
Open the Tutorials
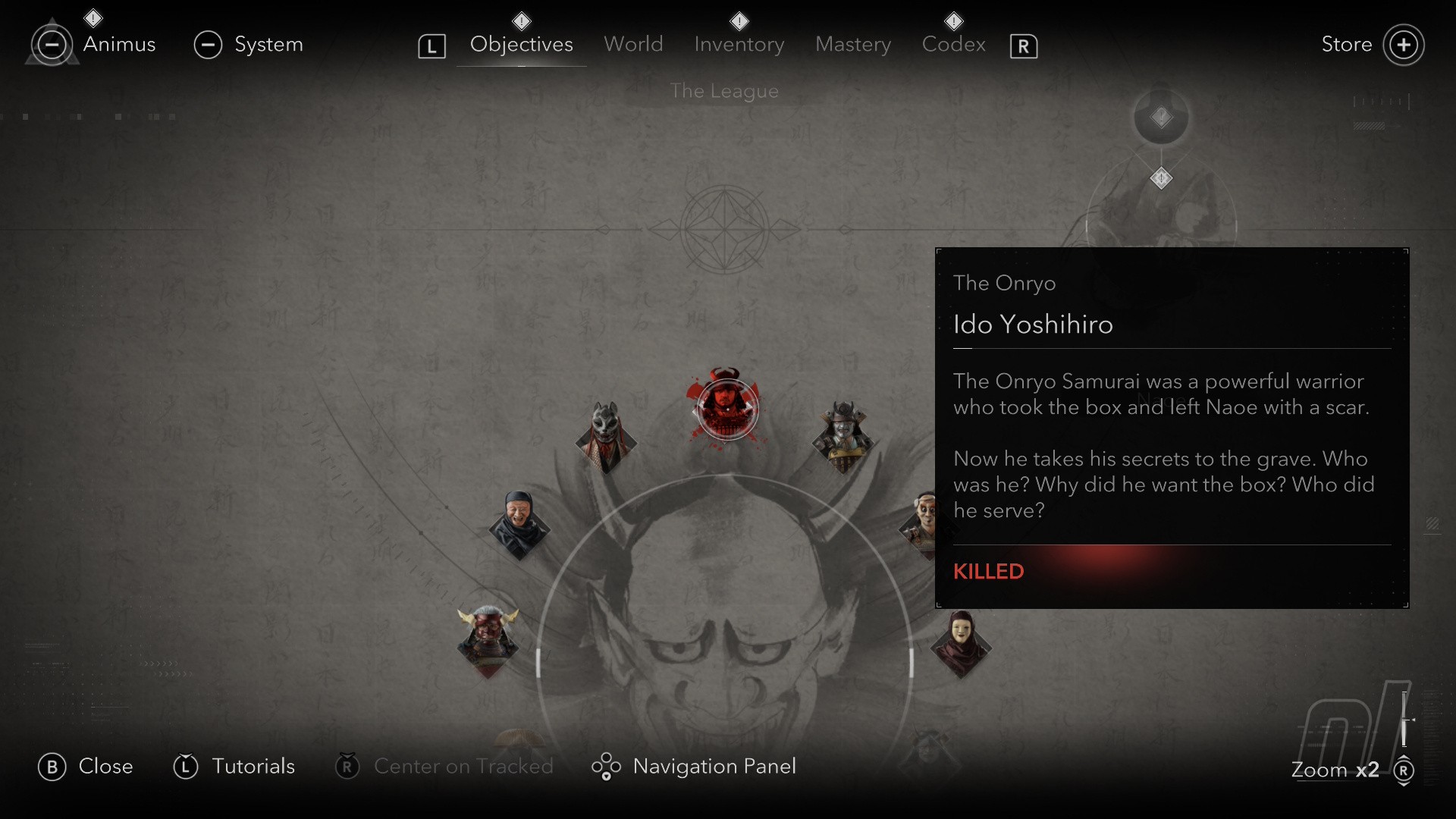coord(253,767)
